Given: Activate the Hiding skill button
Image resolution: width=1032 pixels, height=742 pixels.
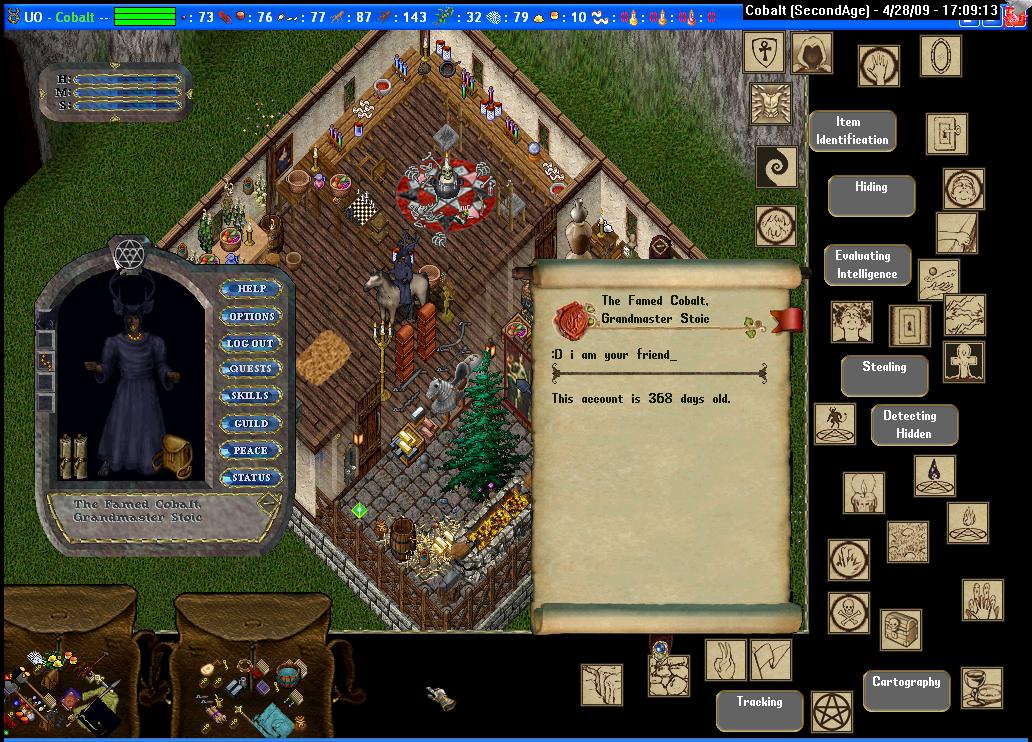Looking at the screenshot, I should 870,195.
